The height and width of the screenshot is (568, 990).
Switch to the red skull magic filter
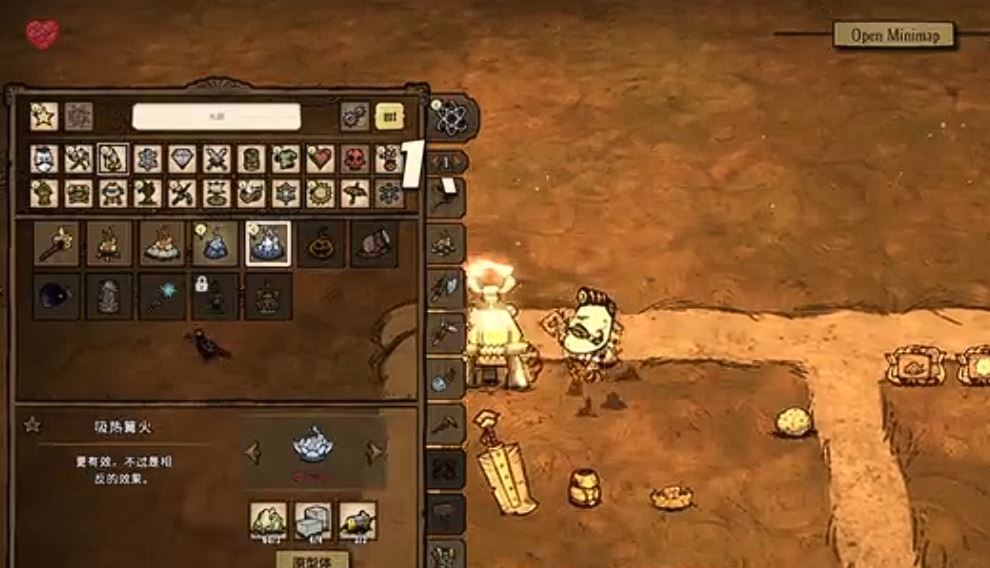click(x=355, y=160)
